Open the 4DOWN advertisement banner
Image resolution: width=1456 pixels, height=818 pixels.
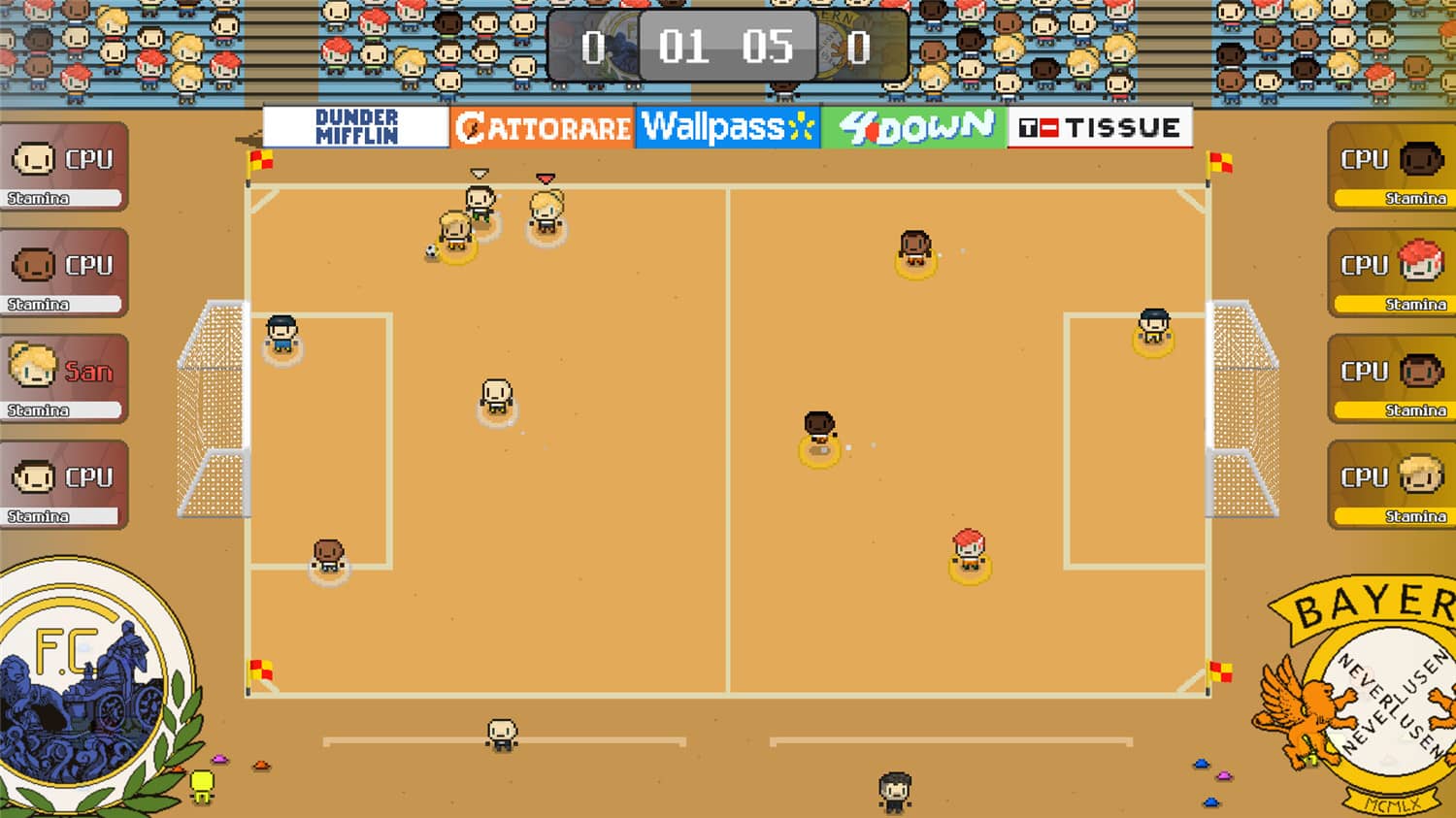click(x=915, y=124)
